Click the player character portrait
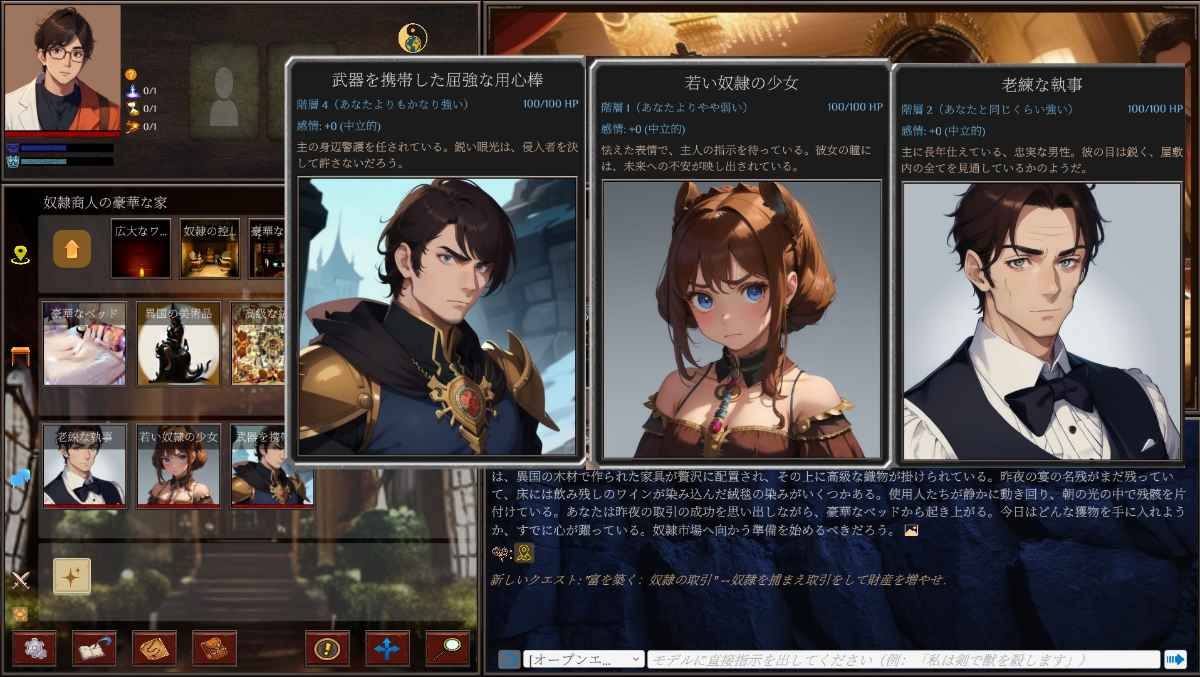The width and height of the screenshot is (1200, 677). (x=62, y=68)
